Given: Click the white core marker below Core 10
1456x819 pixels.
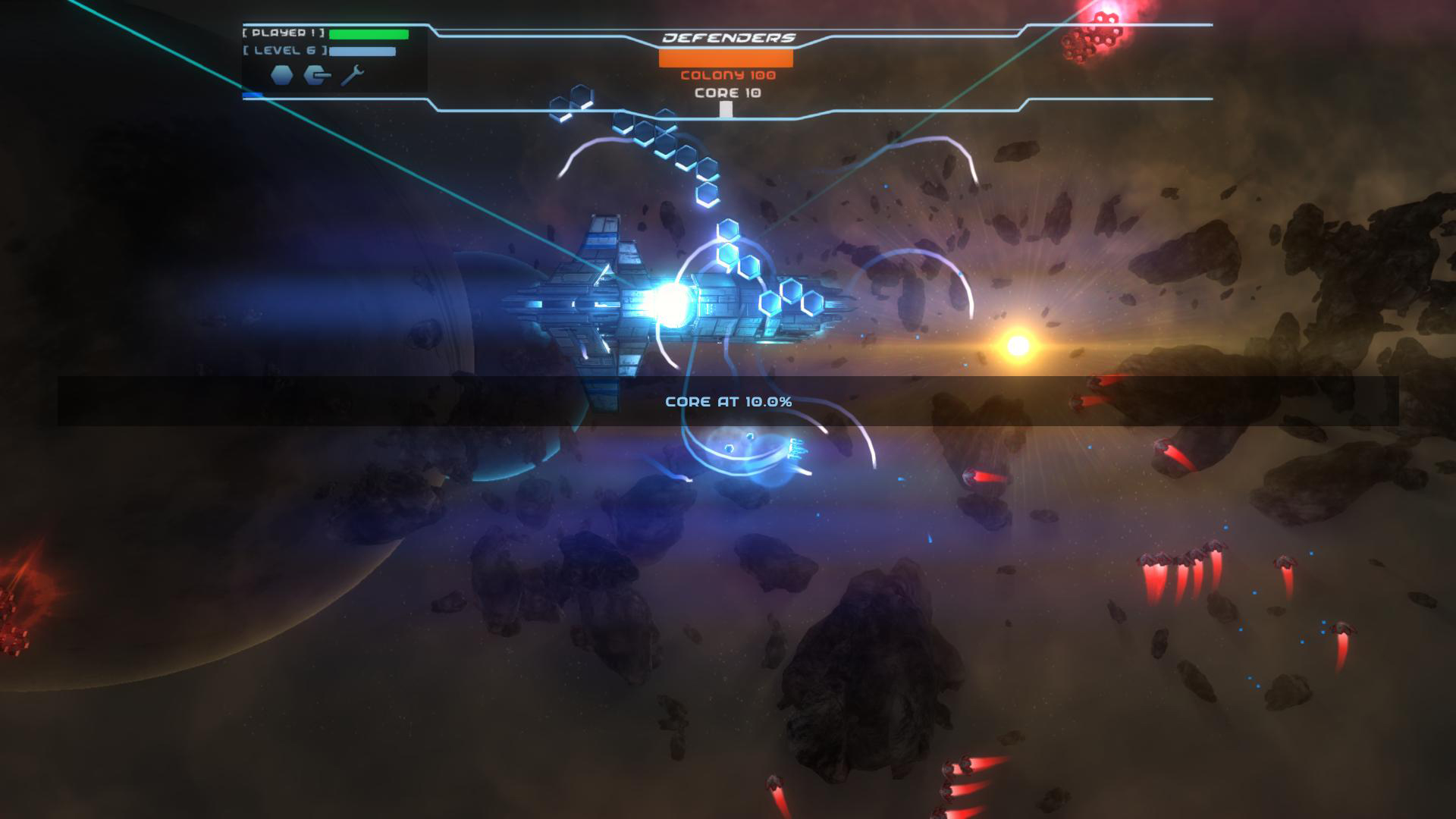Looking at the screenshot, I should tap(726, 108).
